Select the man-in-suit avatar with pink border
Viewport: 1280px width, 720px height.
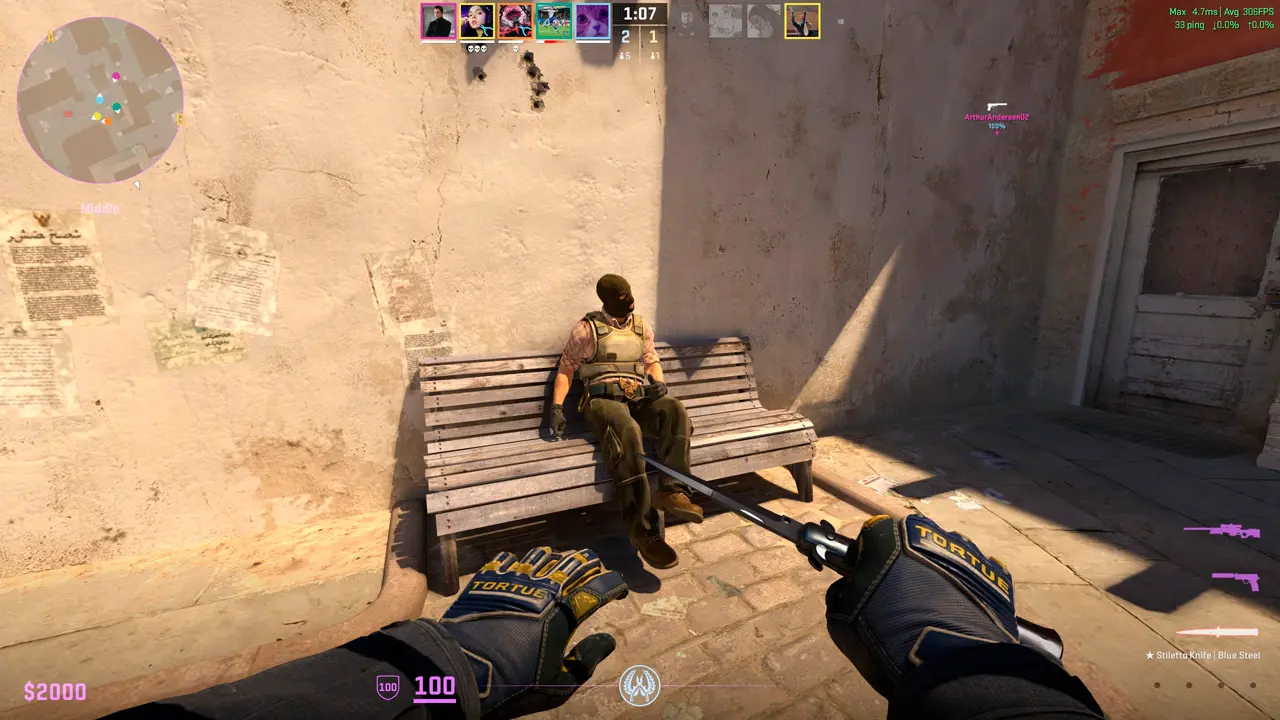point(438,21)
